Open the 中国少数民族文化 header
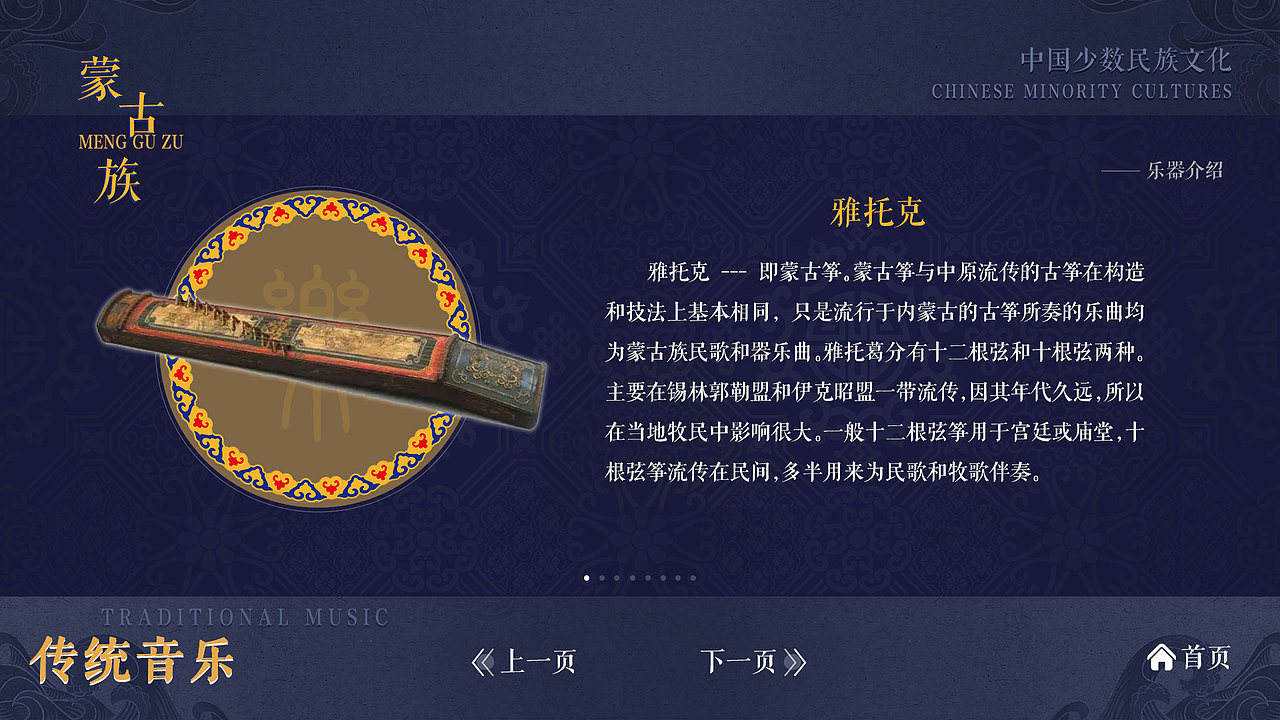This screenshot has height=720, width=1280. pos(1127,58)
